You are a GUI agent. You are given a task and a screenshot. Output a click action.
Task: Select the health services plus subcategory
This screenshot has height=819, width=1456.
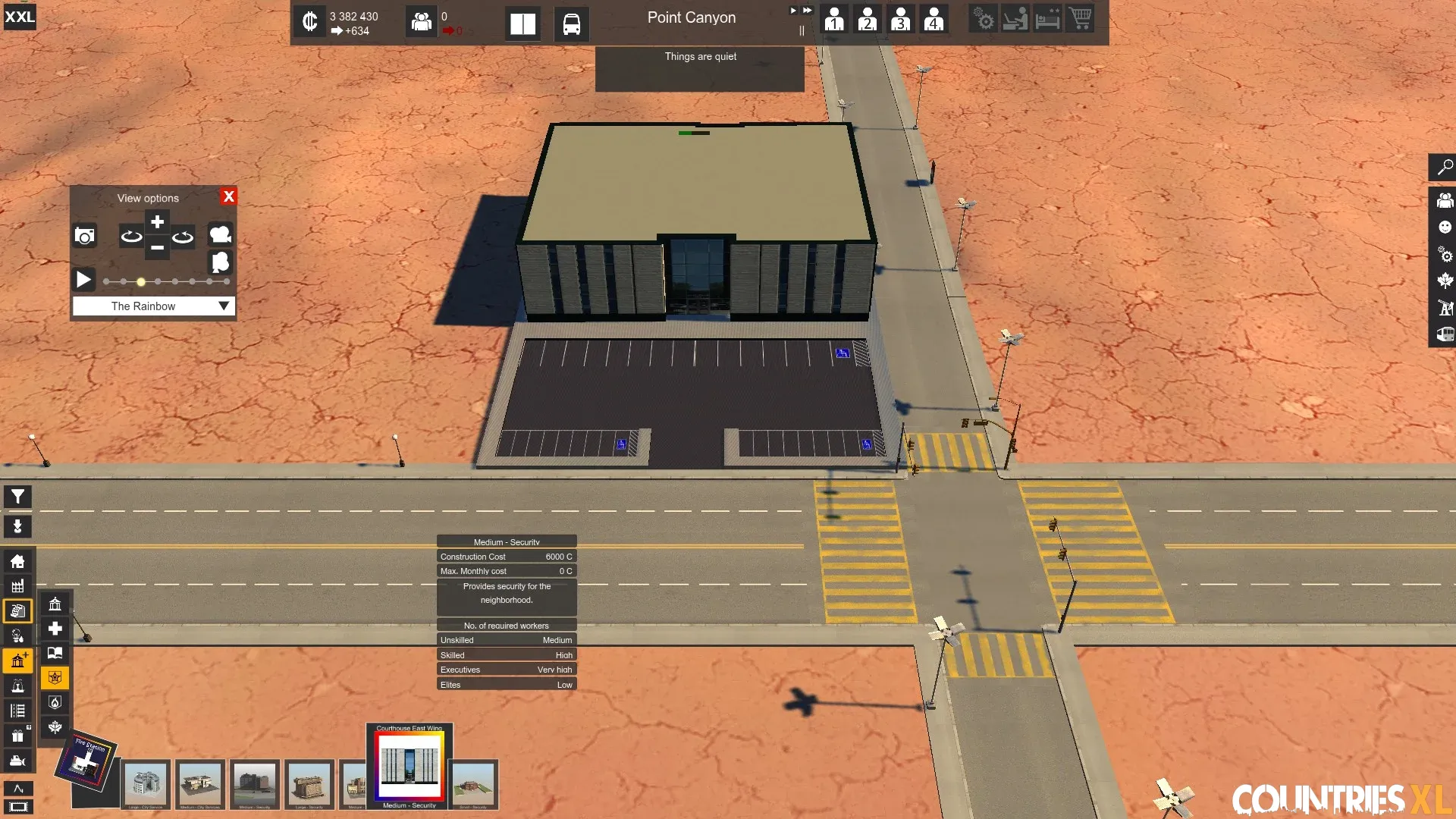click(x=55, y=629)
